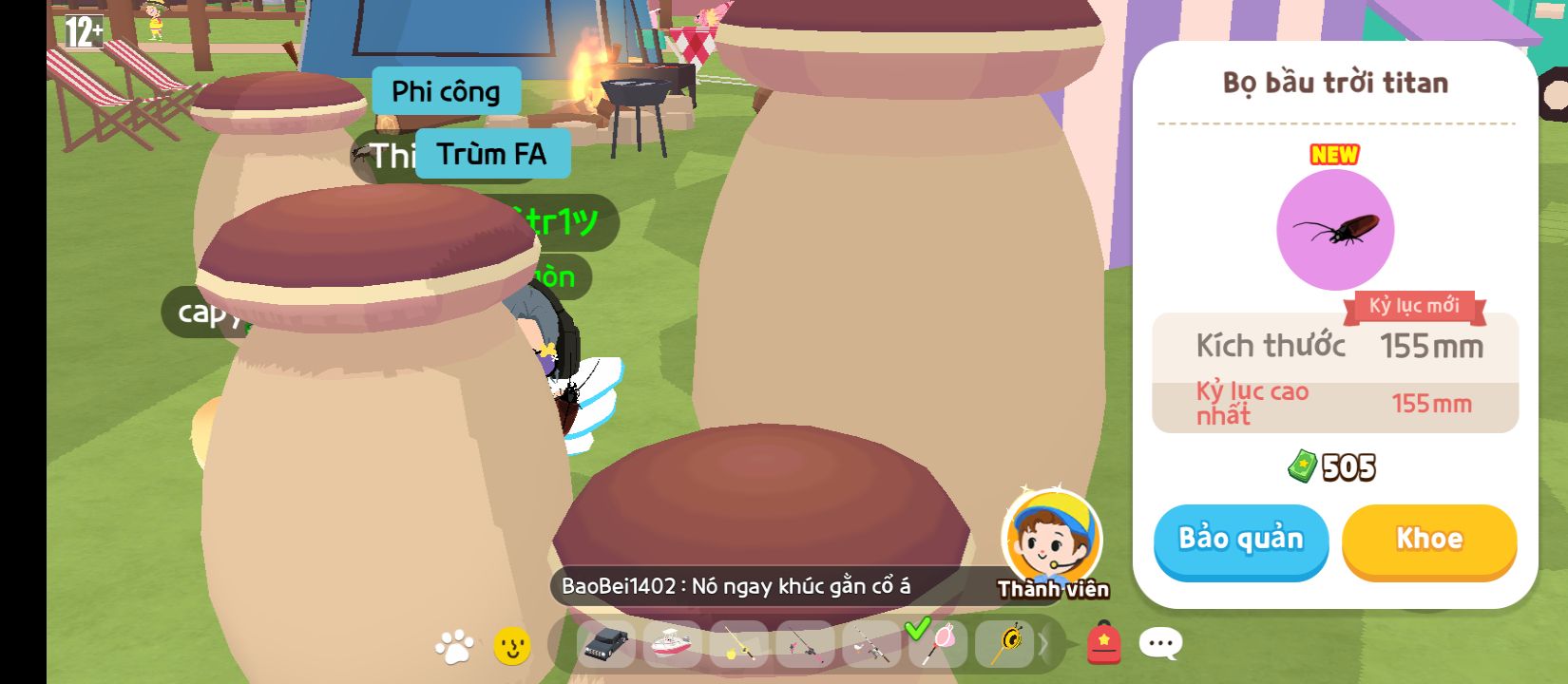Open the Thành viên member avatar
This screenshot has width=1568, height=684.
click(1052, 539)
